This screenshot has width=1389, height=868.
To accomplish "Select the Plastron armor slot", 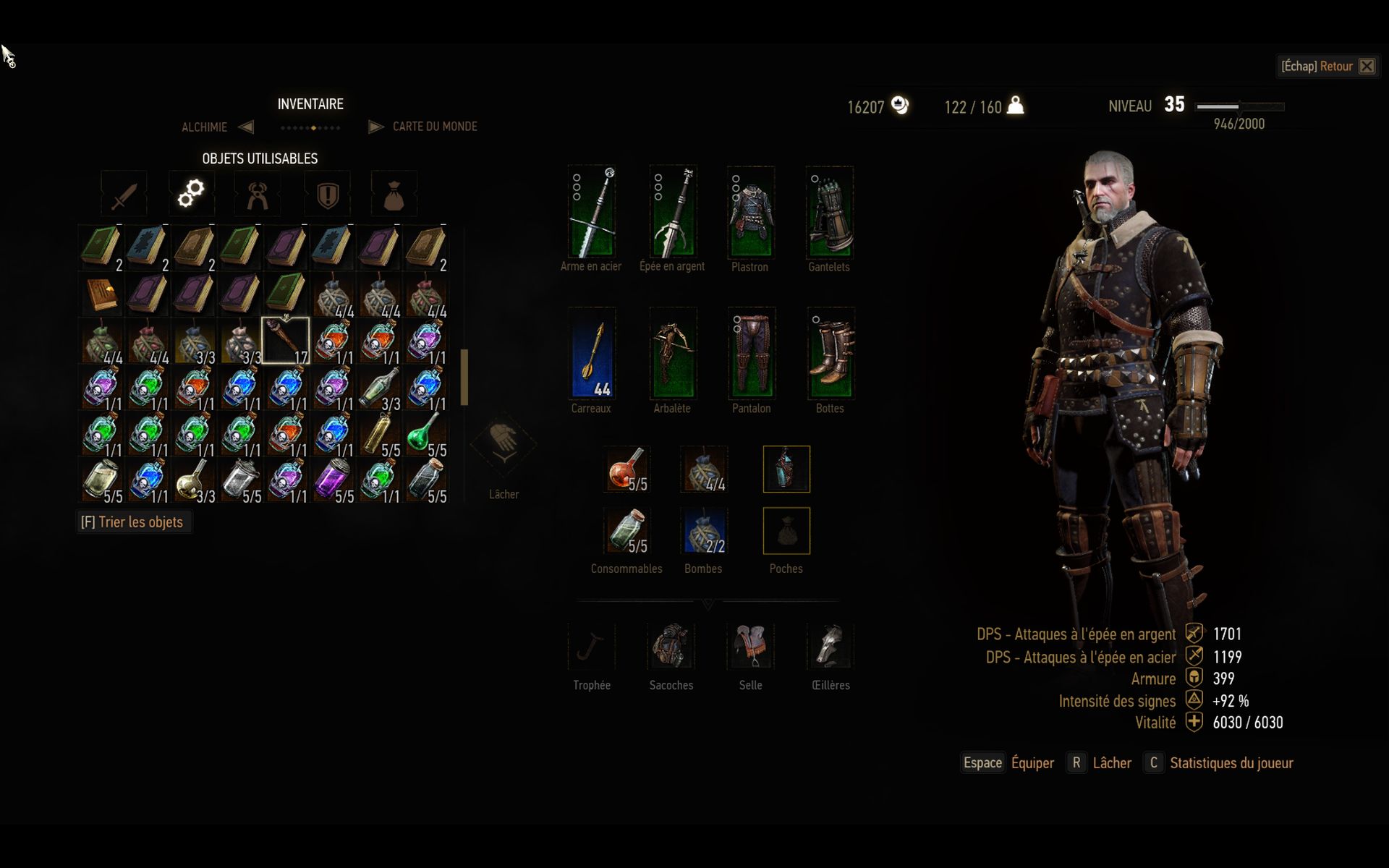I will coord(750,212).
